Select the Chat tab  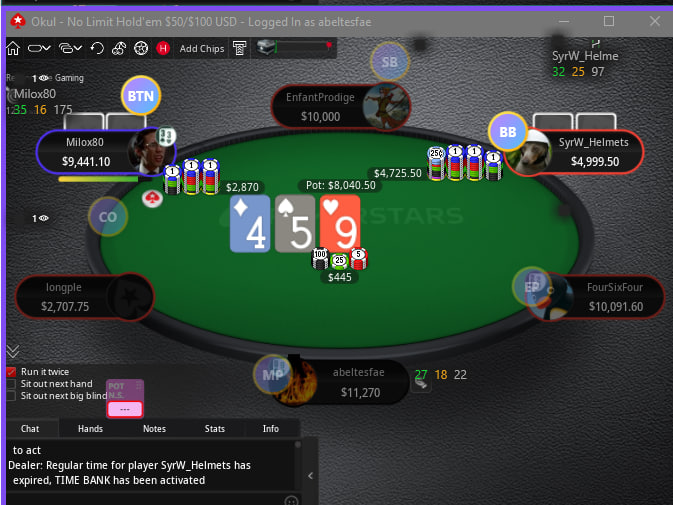(x=30, y=428)
